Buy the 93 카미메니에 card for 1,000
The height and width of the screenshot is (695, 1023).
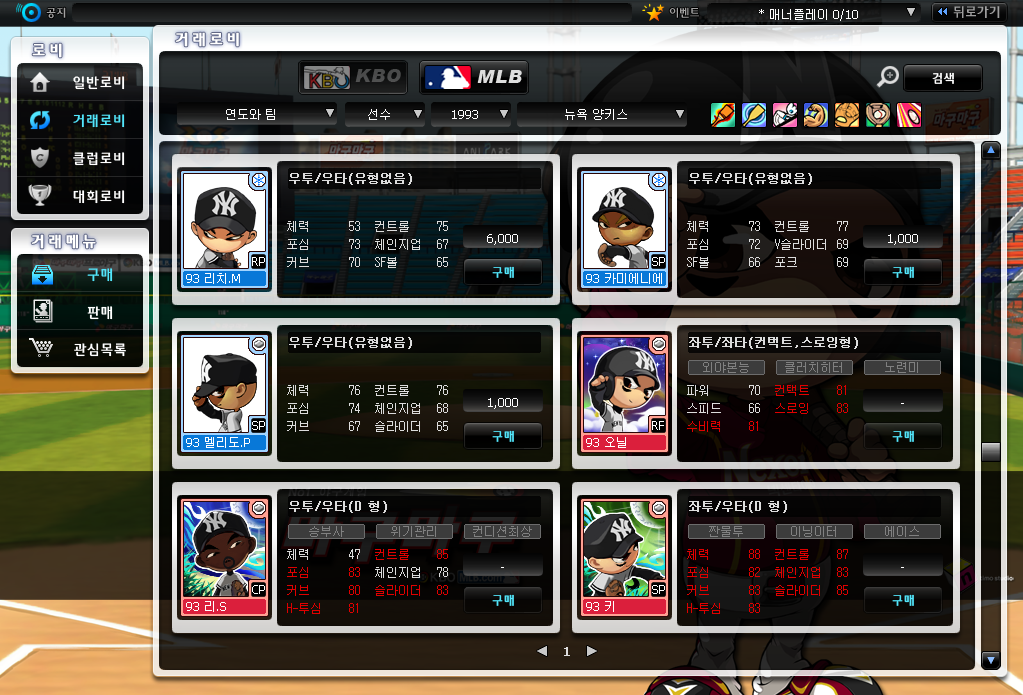pos(903,271)
